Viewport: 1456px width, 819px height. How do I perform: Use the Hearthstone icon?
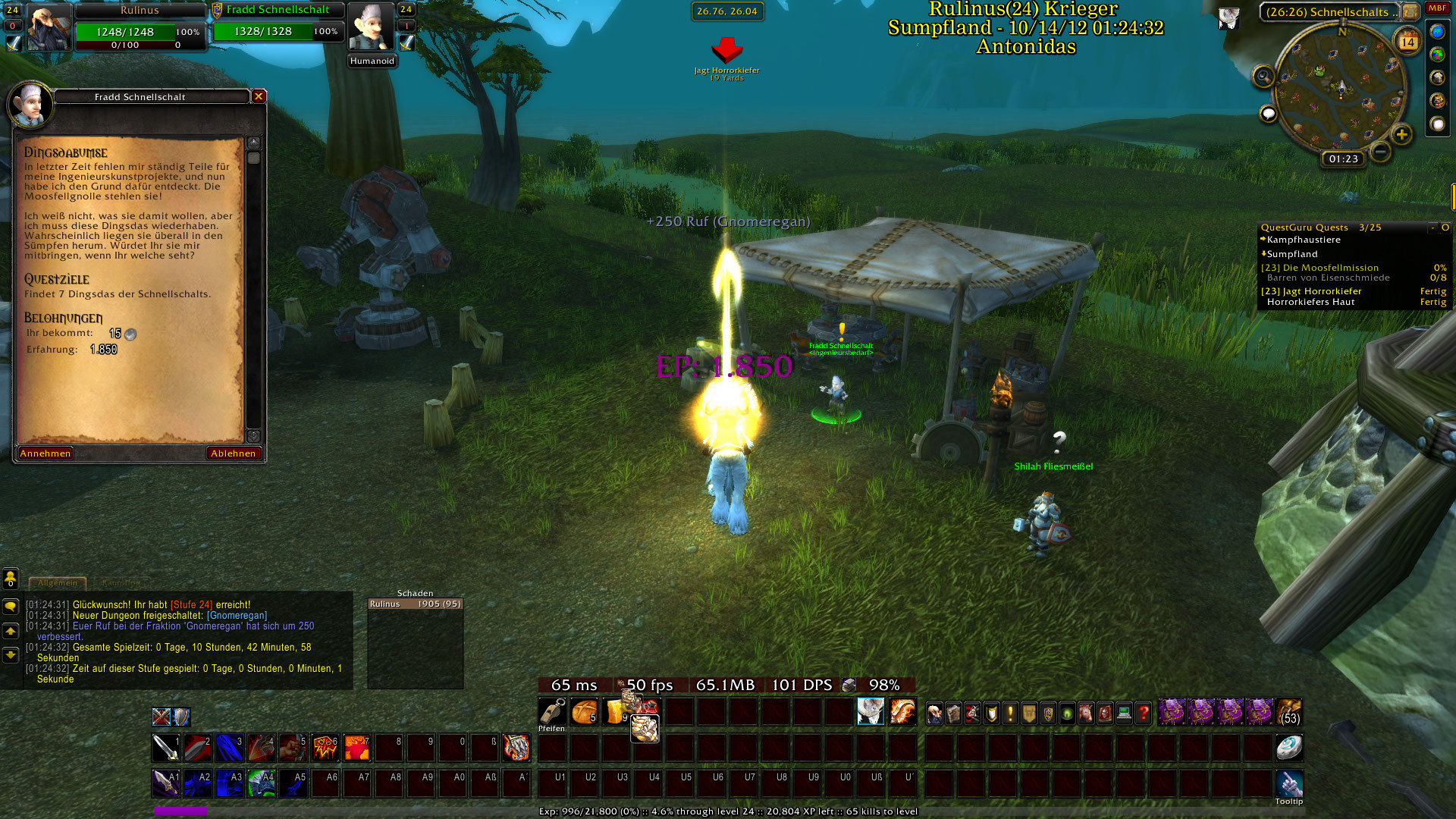point(1288,748)
